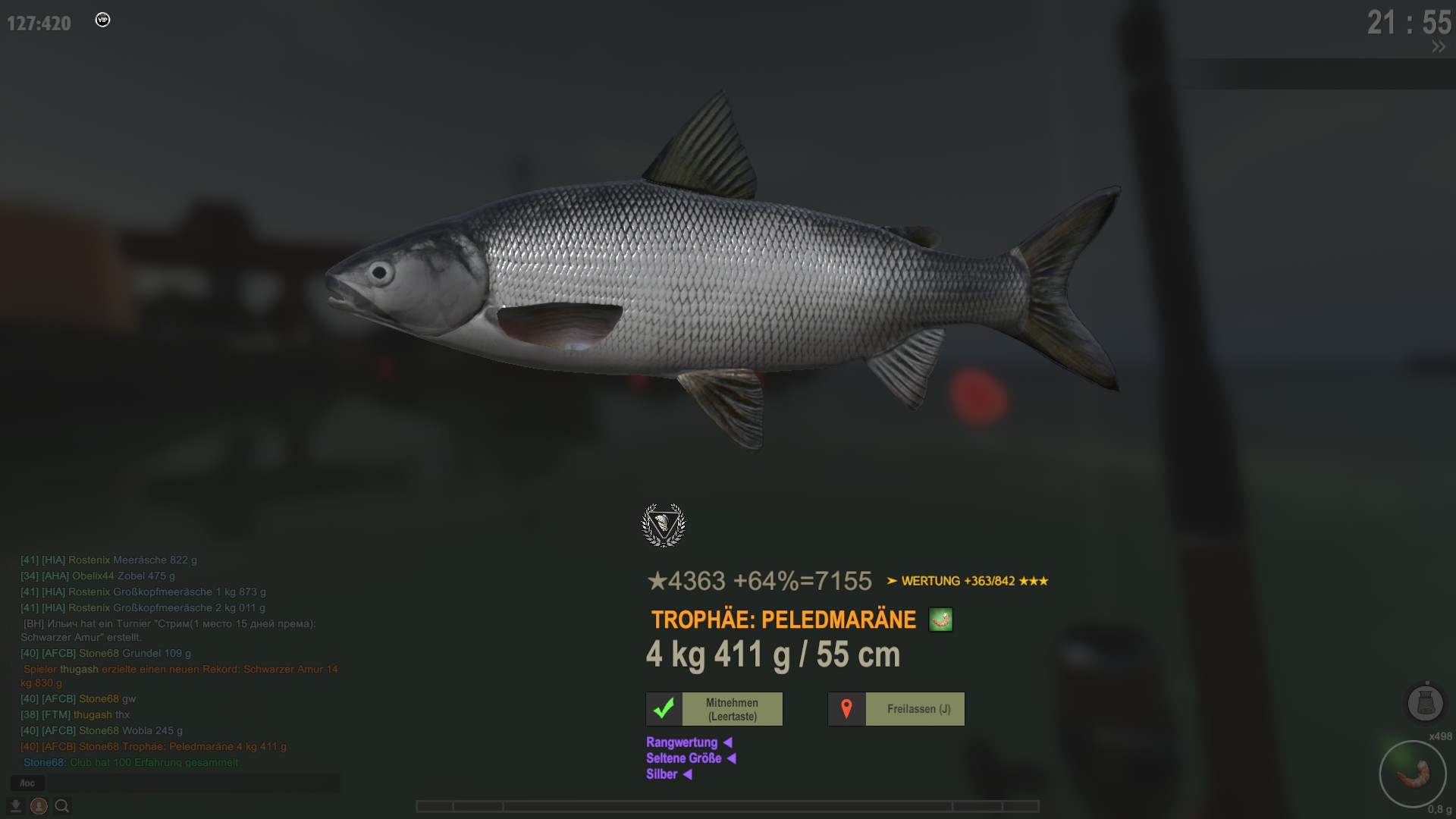This screenshot has height=819, width=1456.
Task: Open the player profile chat icon
Action: coord(39,806)
